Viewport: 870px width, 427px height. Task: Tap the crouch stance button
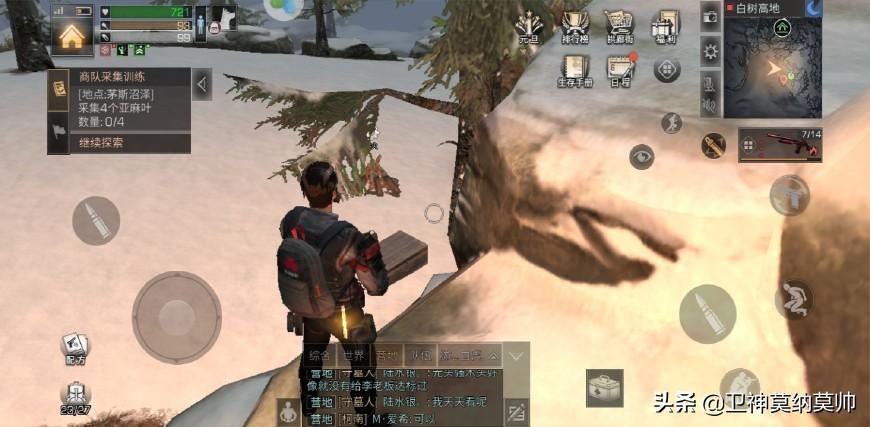(x=793, y=298)
